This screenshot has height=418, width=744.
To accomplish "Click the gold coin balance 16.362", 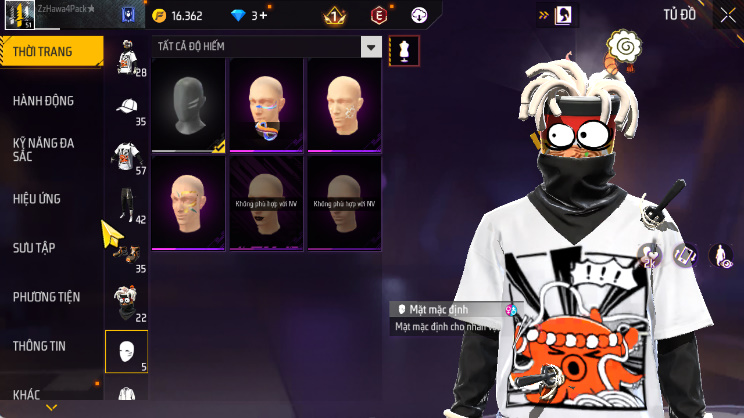I will point(177,15).
